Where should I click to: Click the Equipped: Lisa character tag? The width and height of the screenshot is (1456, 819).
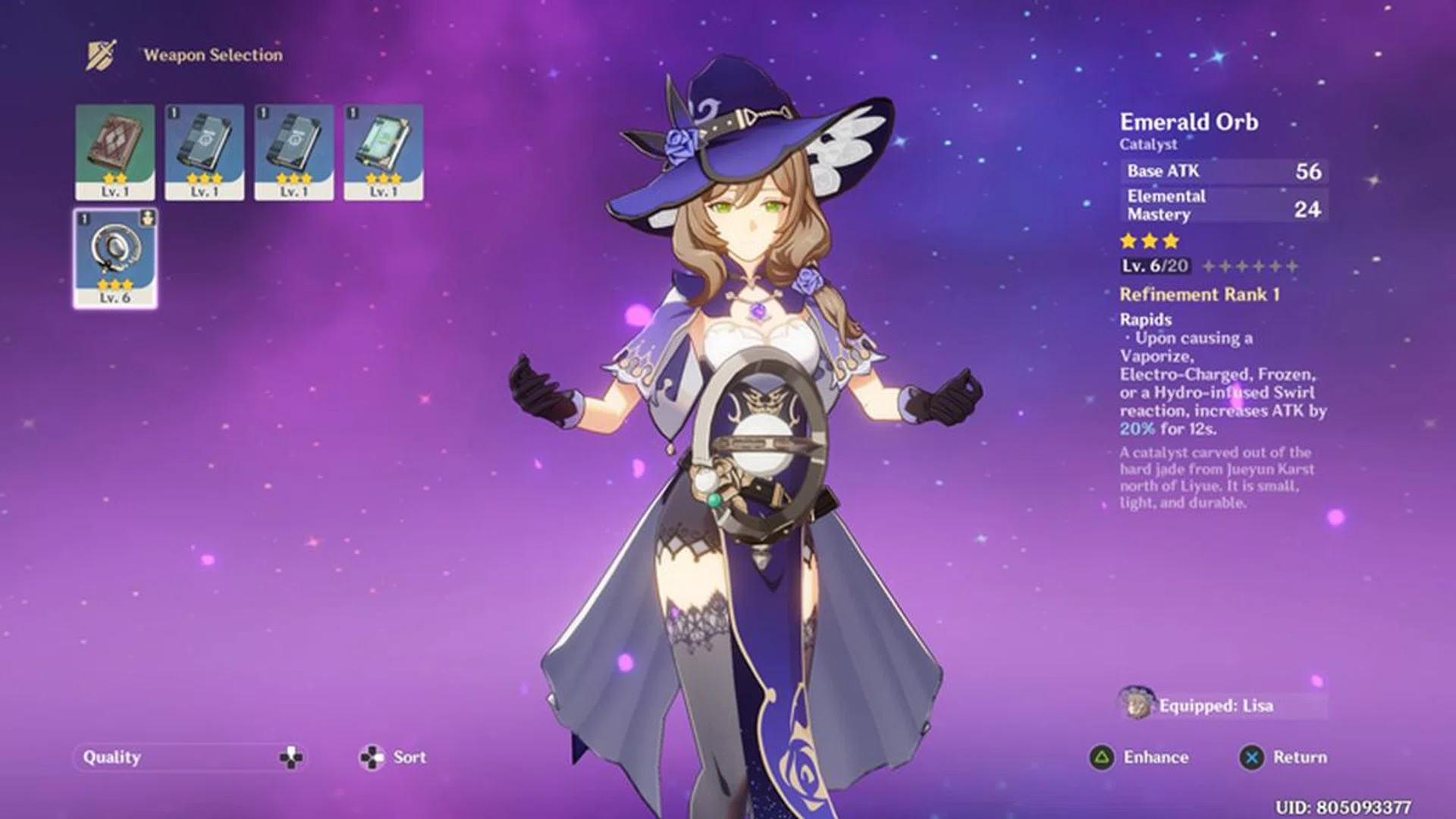(x=1215, y=705)
